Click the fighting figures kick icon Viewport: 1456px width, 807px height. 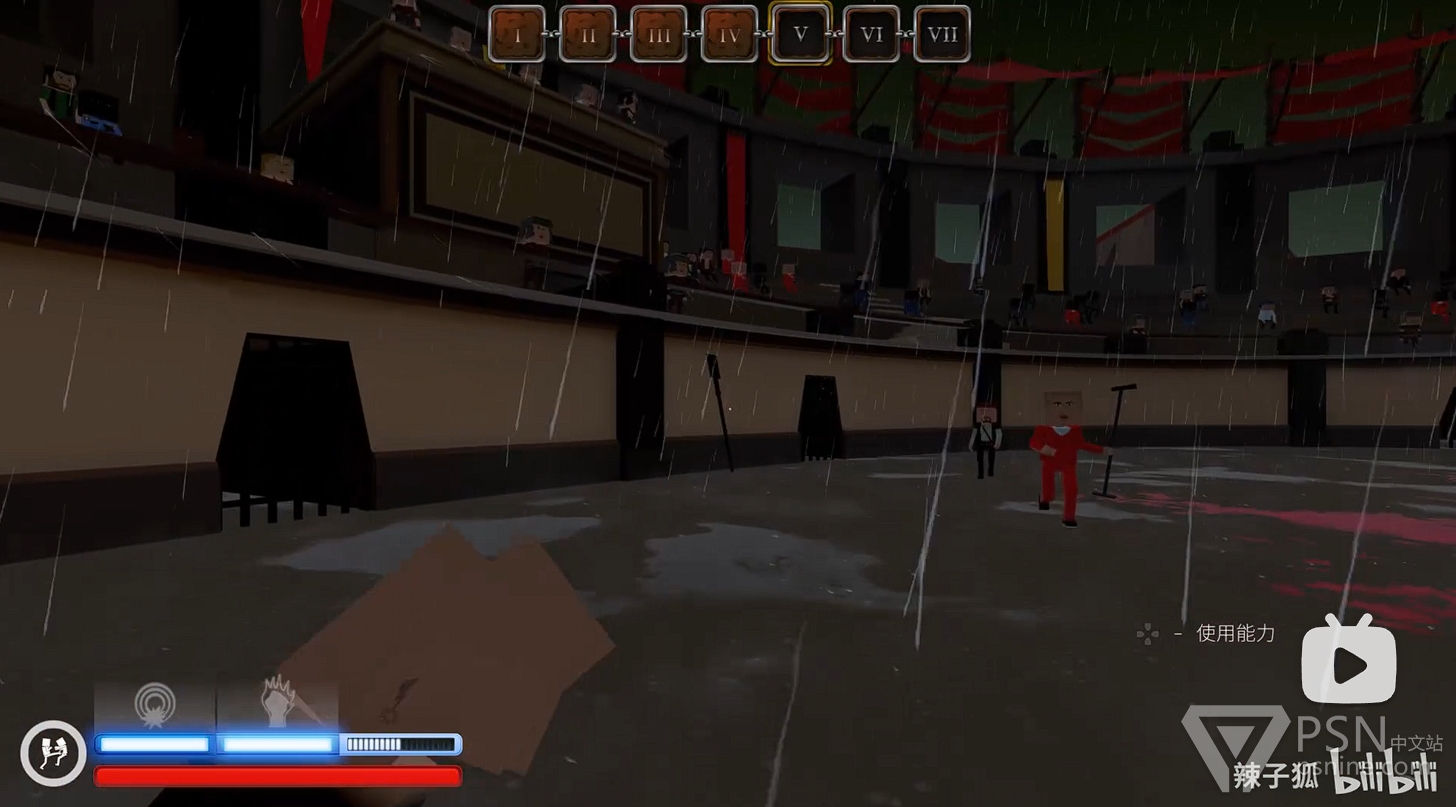(x=53, y=752)
